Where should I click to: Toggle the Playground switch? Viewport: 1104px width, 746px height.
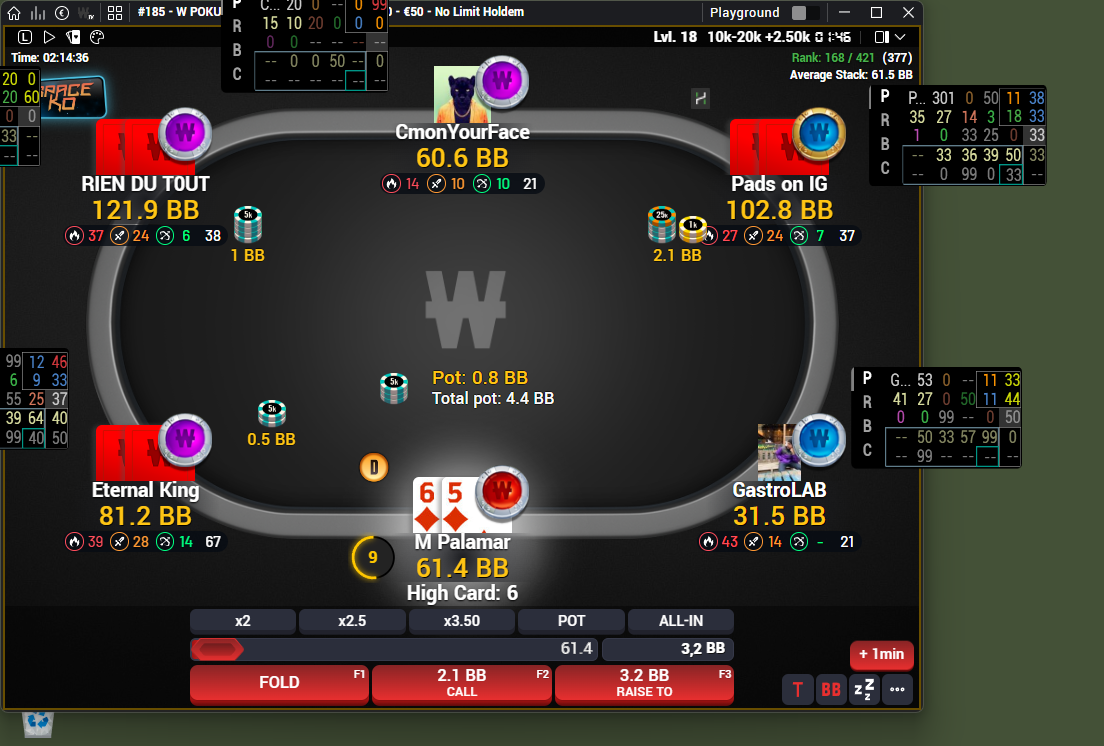point(805,13)
